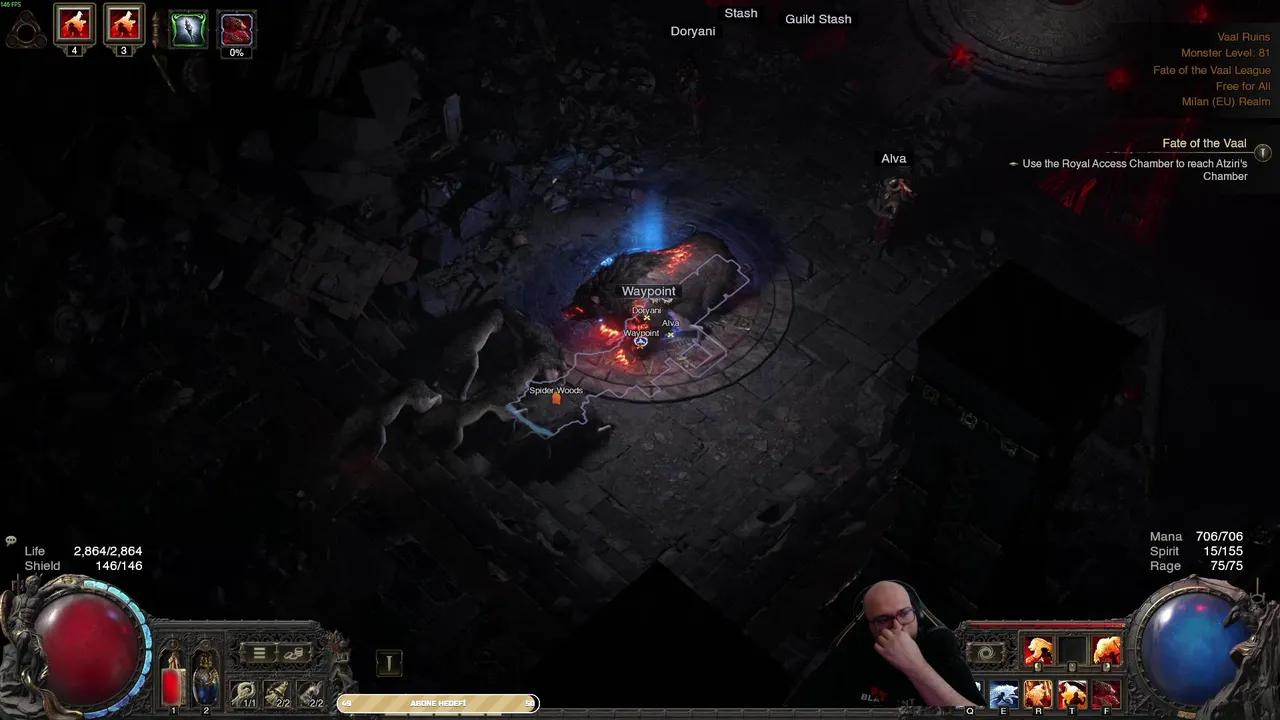
Task: Click the weapon swap spiral icon
Action: [x=986, y=651]
